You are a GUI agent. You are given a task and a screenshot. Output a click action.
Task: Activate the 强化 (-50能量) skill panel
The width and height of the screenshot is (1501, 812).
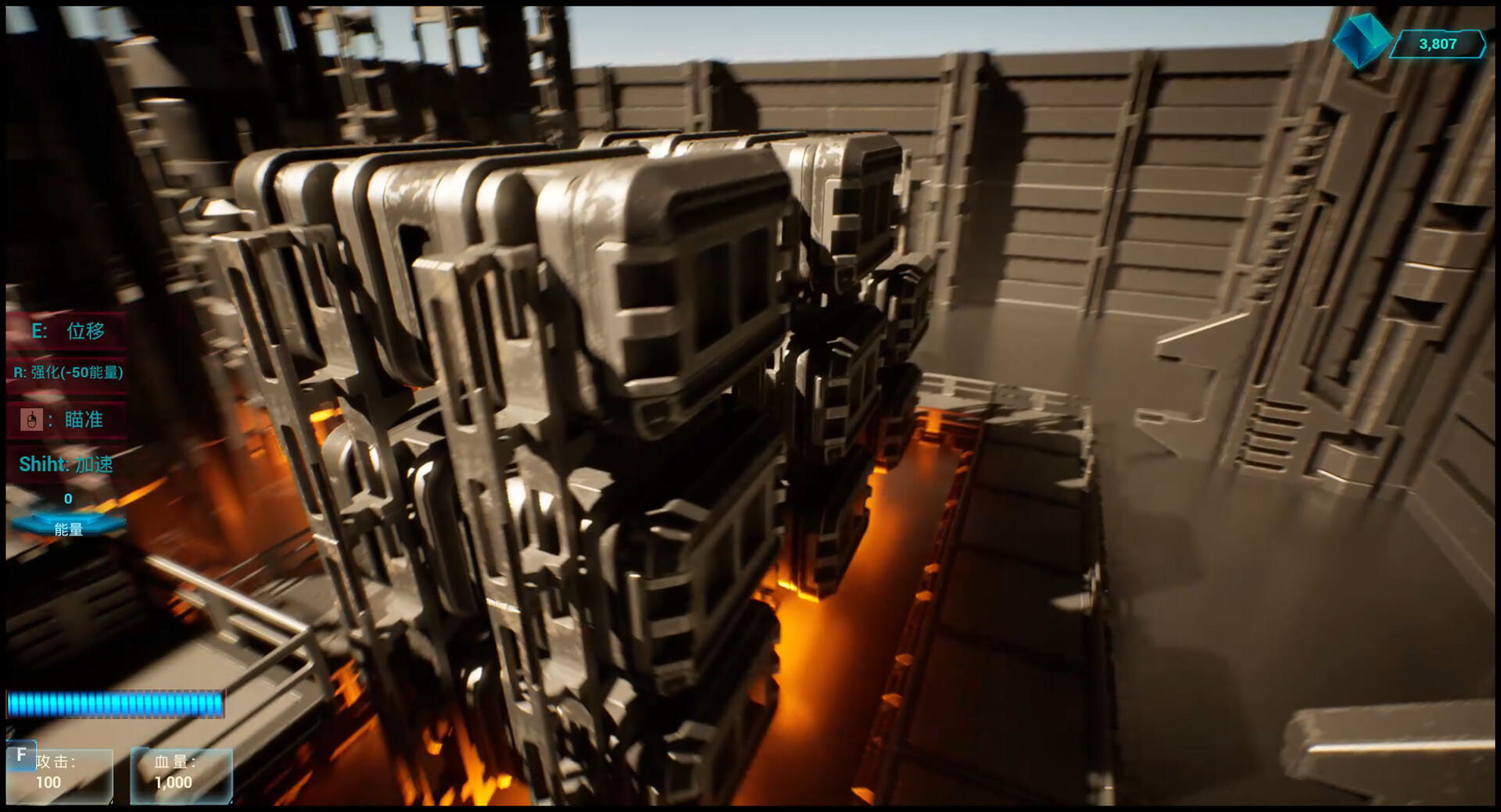pyautogui.click(x=67, y=373)
